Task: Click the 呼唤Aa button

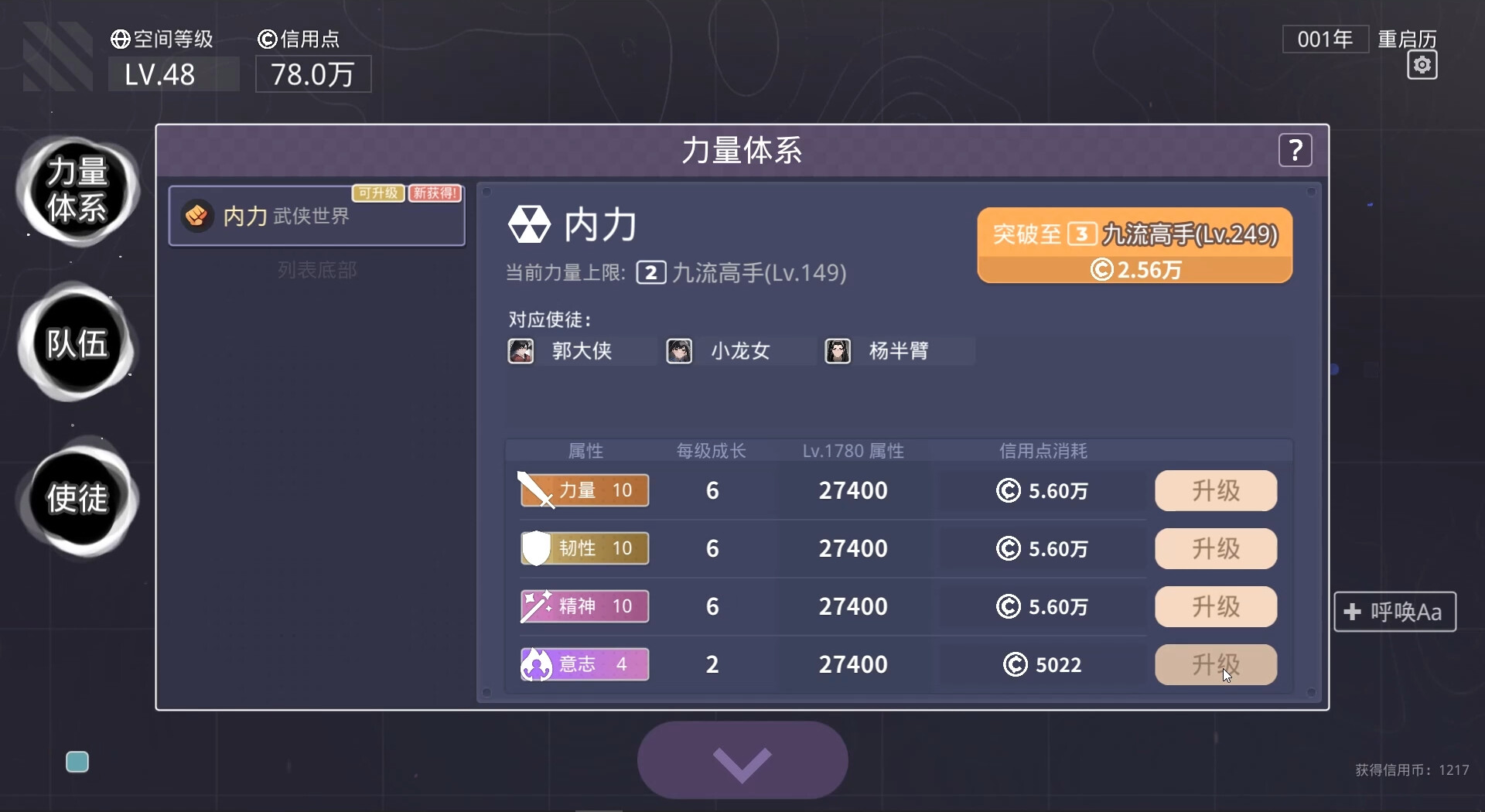Action: pos(1395,611)
